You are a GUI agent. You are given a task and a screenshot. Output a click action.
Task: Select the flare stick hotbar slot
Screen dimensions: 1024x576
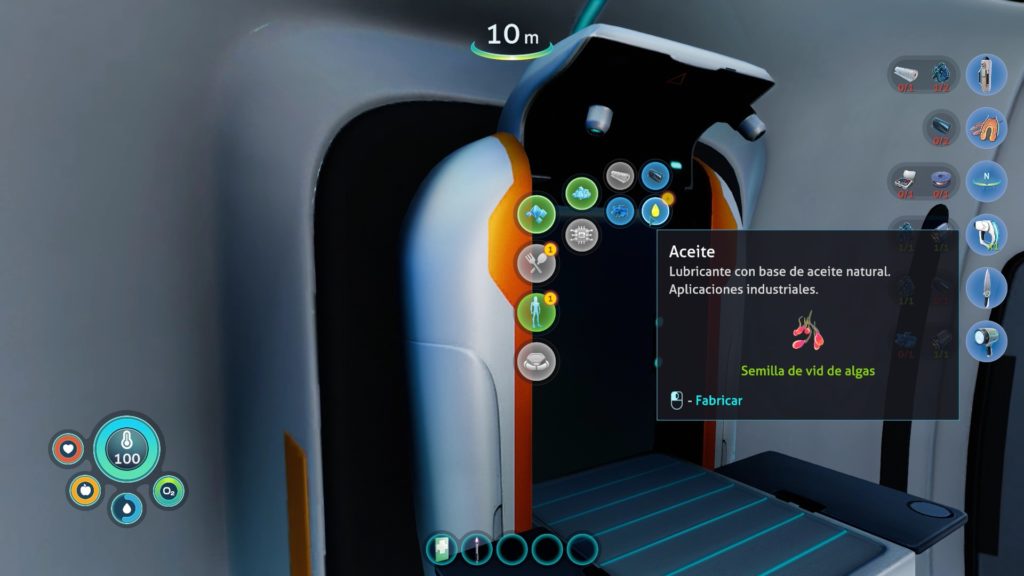click(477, 548)
